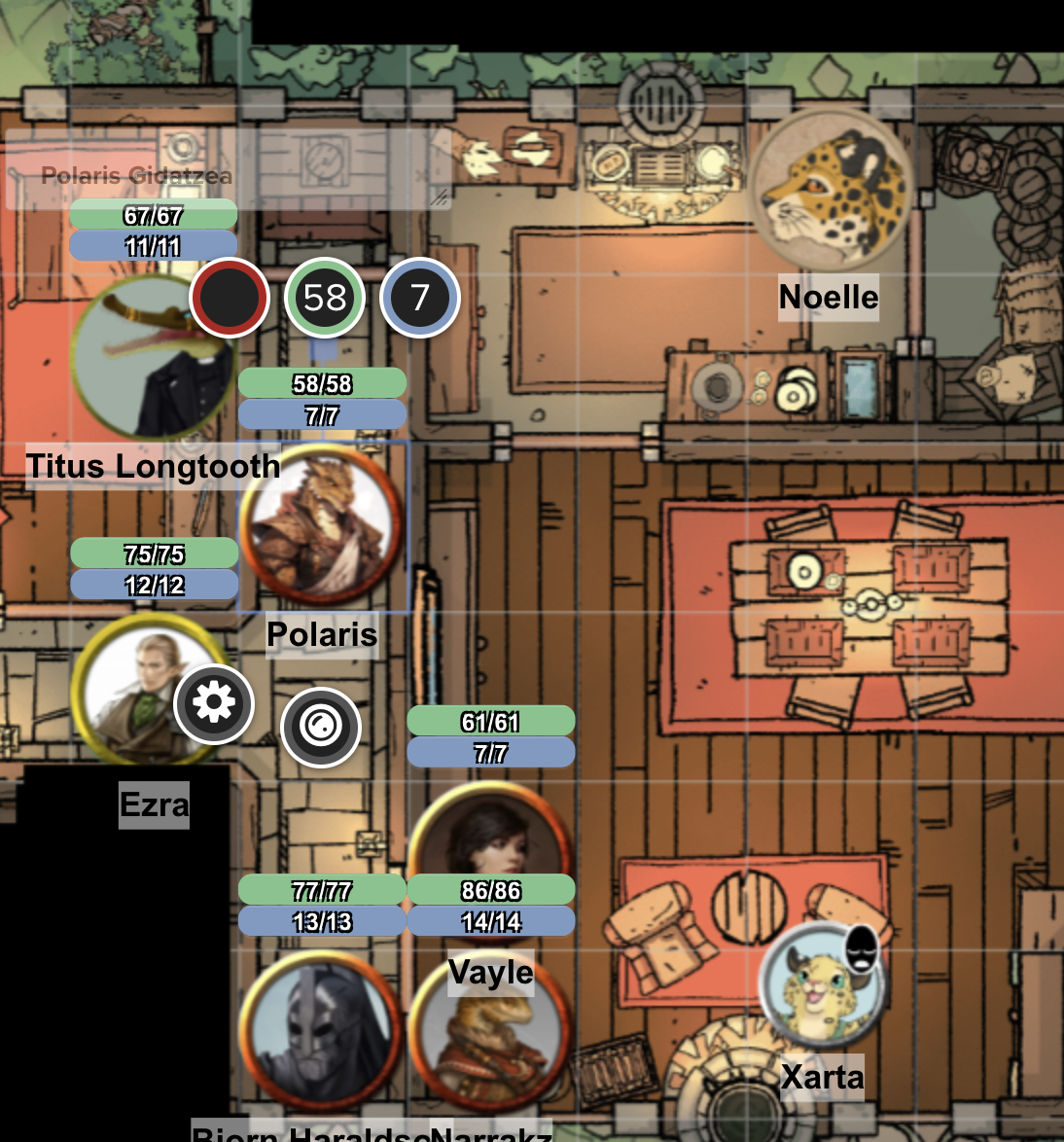This screenshot has width=1064, height=1142.
Task: Select the Polaris dragonborn token
Action: click(x=321, y=526)
